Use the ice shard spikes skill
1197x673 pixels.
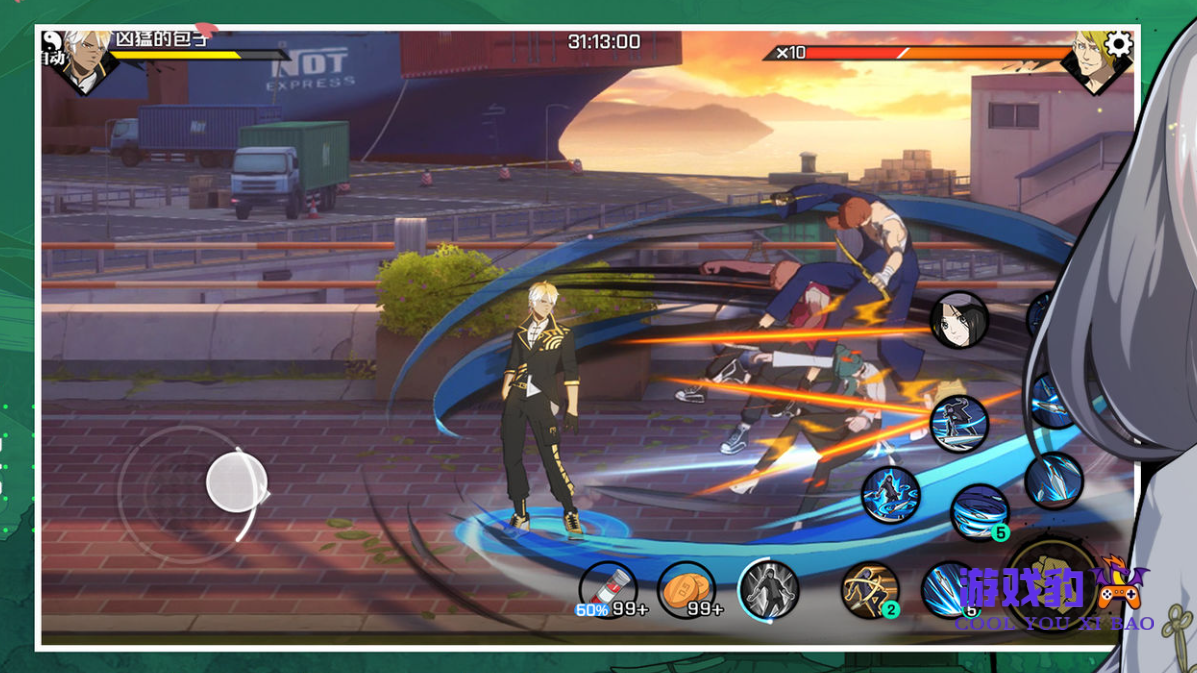(1053, 481)
